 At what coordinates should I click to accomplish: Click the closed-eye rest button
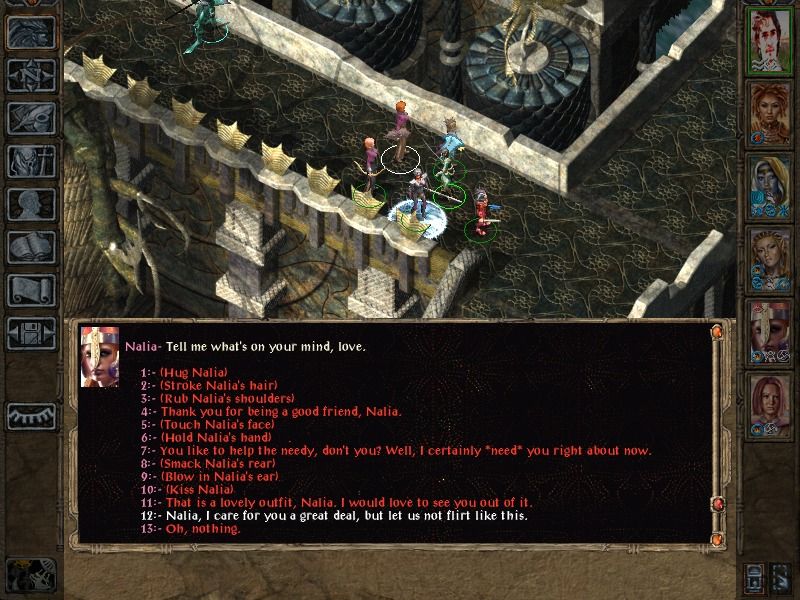tap(31, 416)
